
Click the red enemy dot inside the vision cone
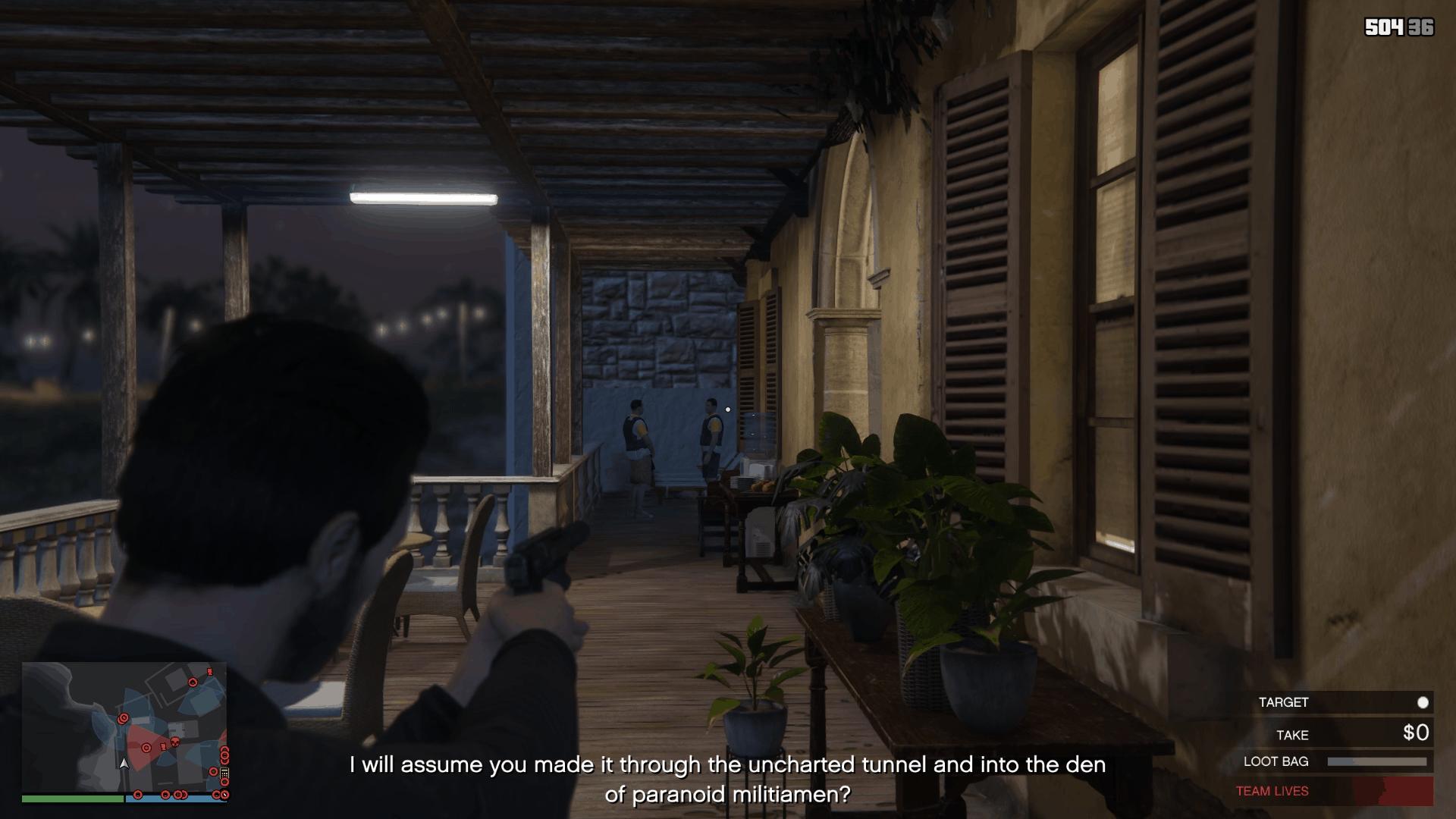(146, 748)
